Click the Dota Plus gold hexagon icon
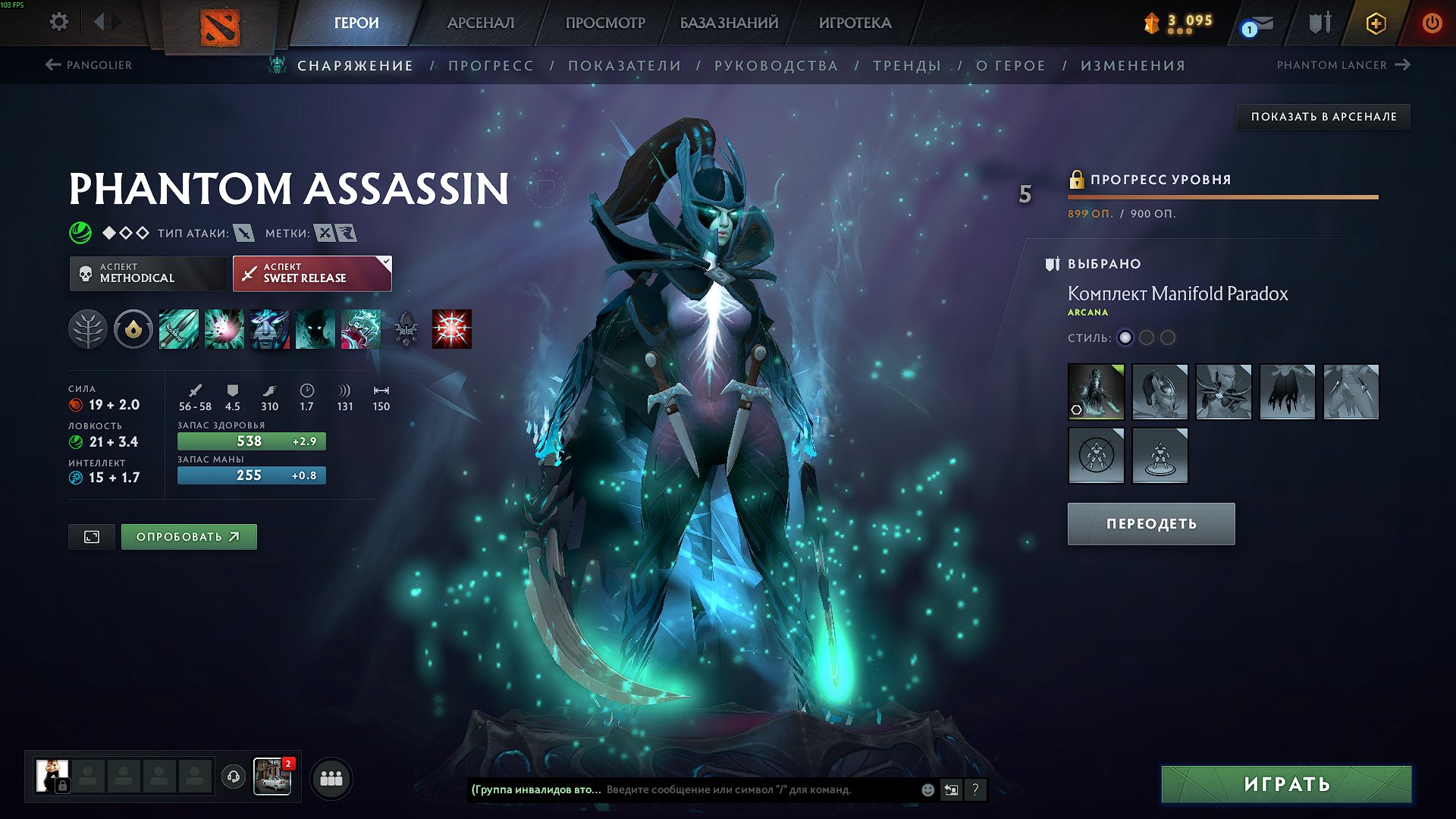This screenshot has height=819, width=1456. click(x=1378, y=23)
